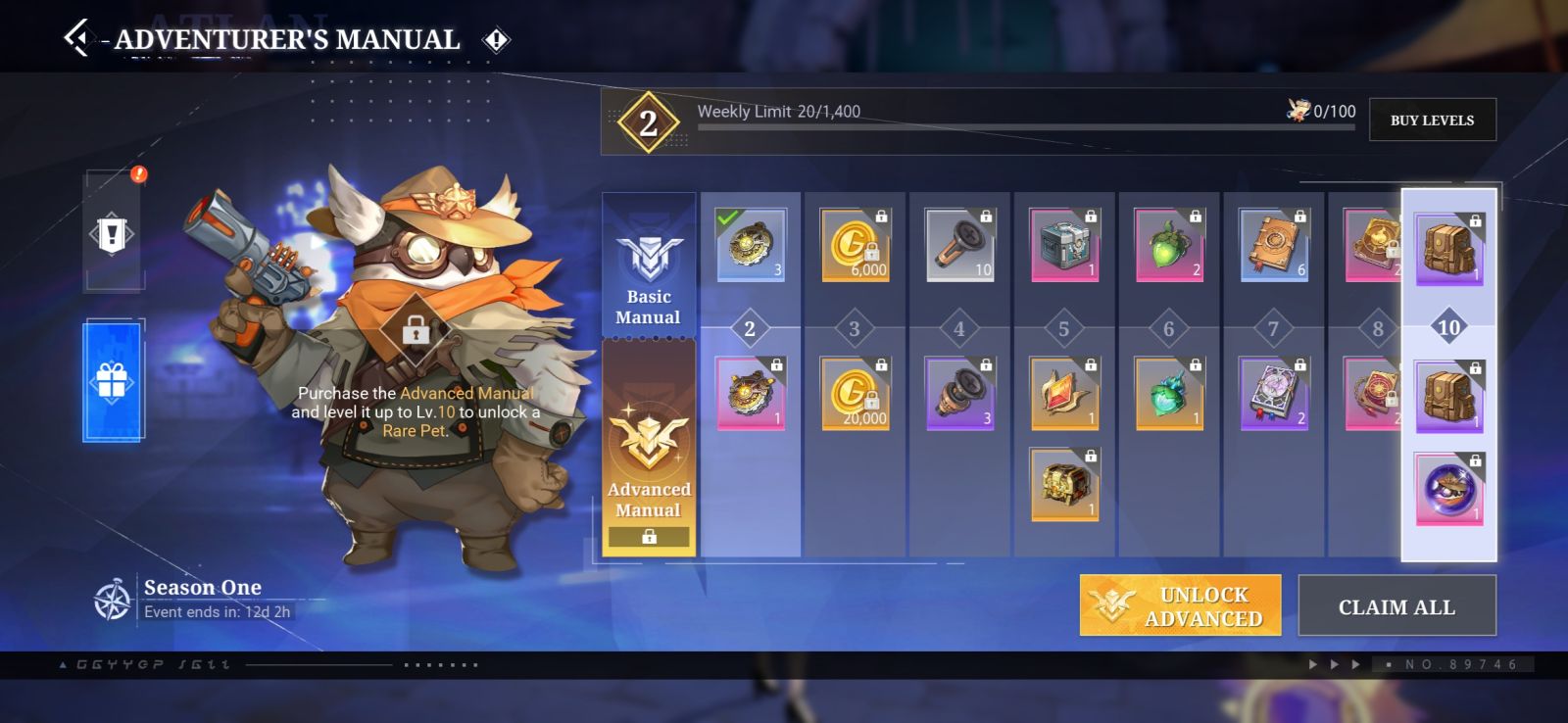Inspect the 6,000 gold basic reward
Viewport: 1568px width, 723px height.
point(855,244)
